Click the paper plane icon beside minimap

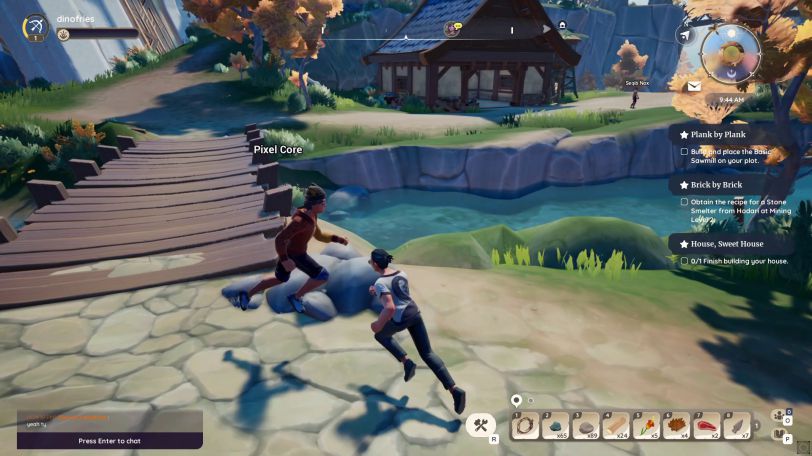click(x=685, y=36)
